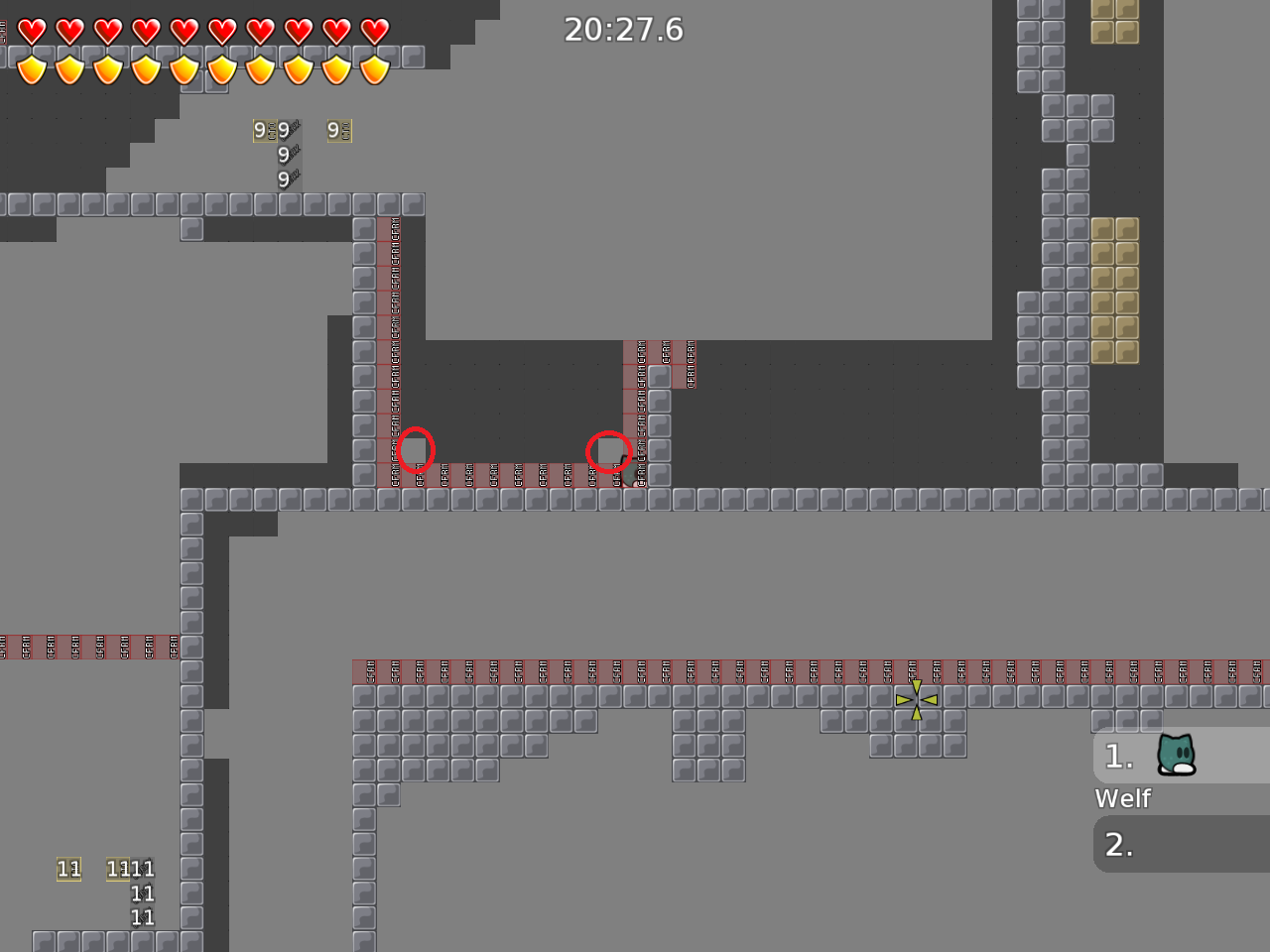Toggle the highlighted "11" switch tile
Image resolution: width=1270 pixels, height=952 pixels.
click(67, 870)
